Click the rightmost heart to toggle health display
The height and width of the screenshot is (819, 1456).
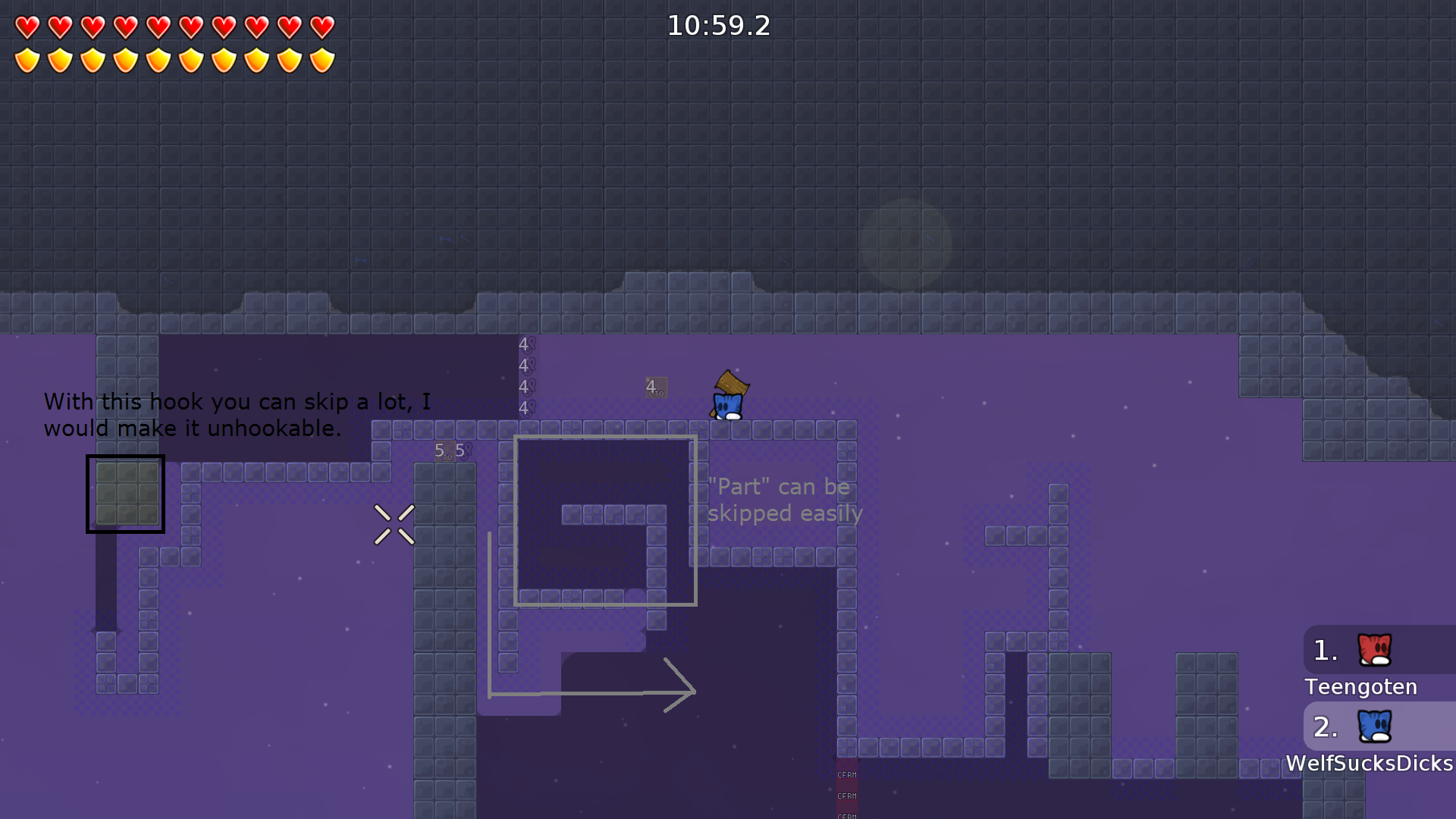[323, 25]
